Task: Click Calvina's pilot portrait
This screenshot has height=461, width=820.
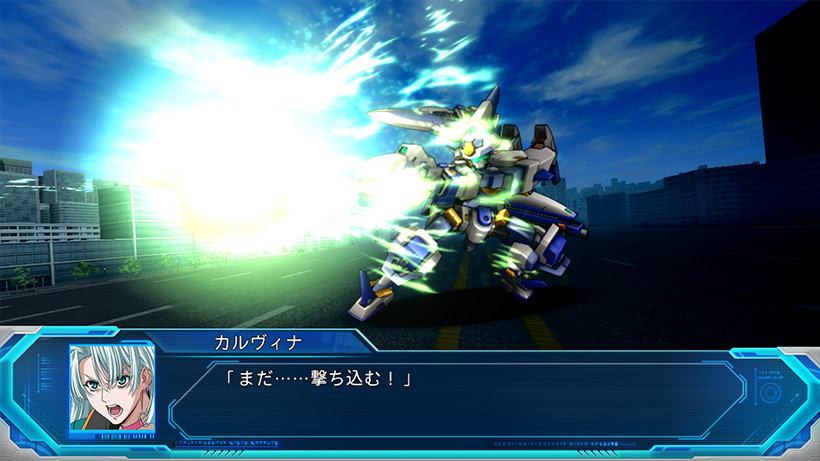Action: 111,390
